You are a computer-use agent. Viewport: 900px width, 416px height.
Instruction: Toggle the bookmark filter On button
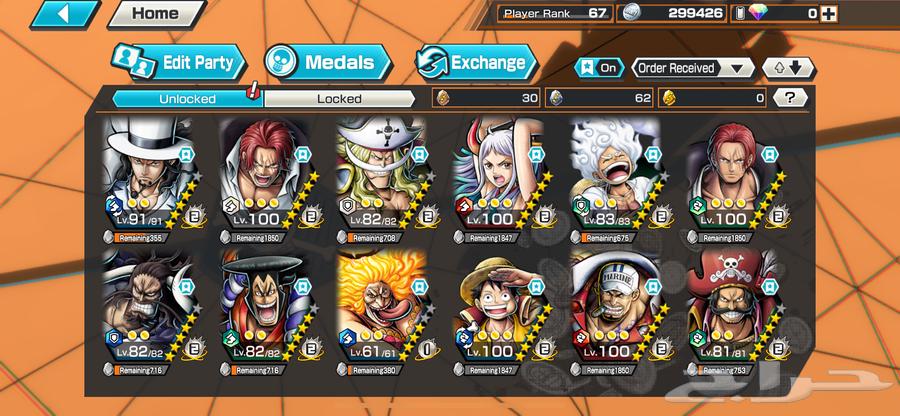pyautogui.click(x=599, y=68)
